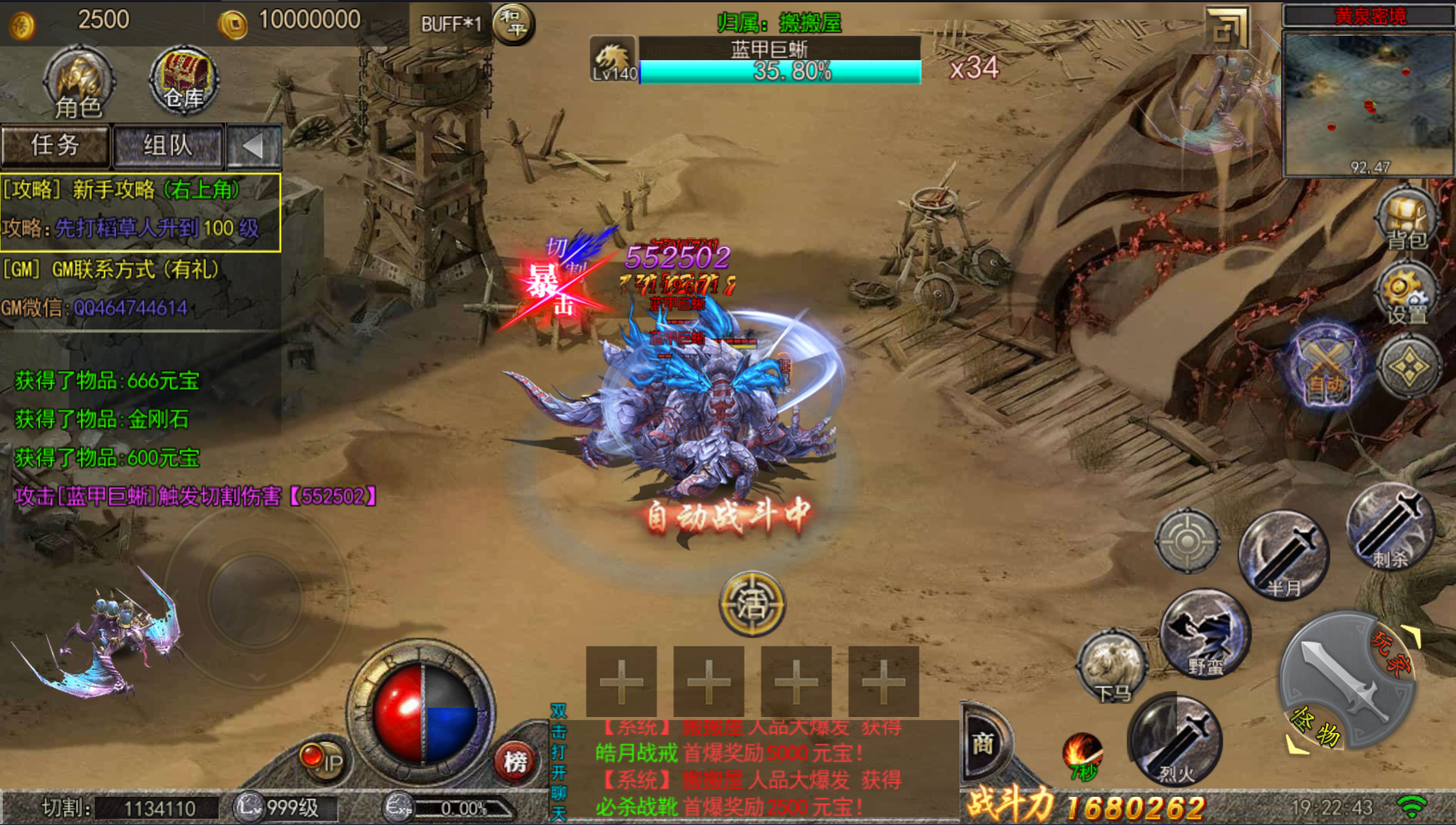Viewport: 1456px width, 825px height.
Task: Open the 仓库 warehouse chest
Action: [x=184, y=81]
